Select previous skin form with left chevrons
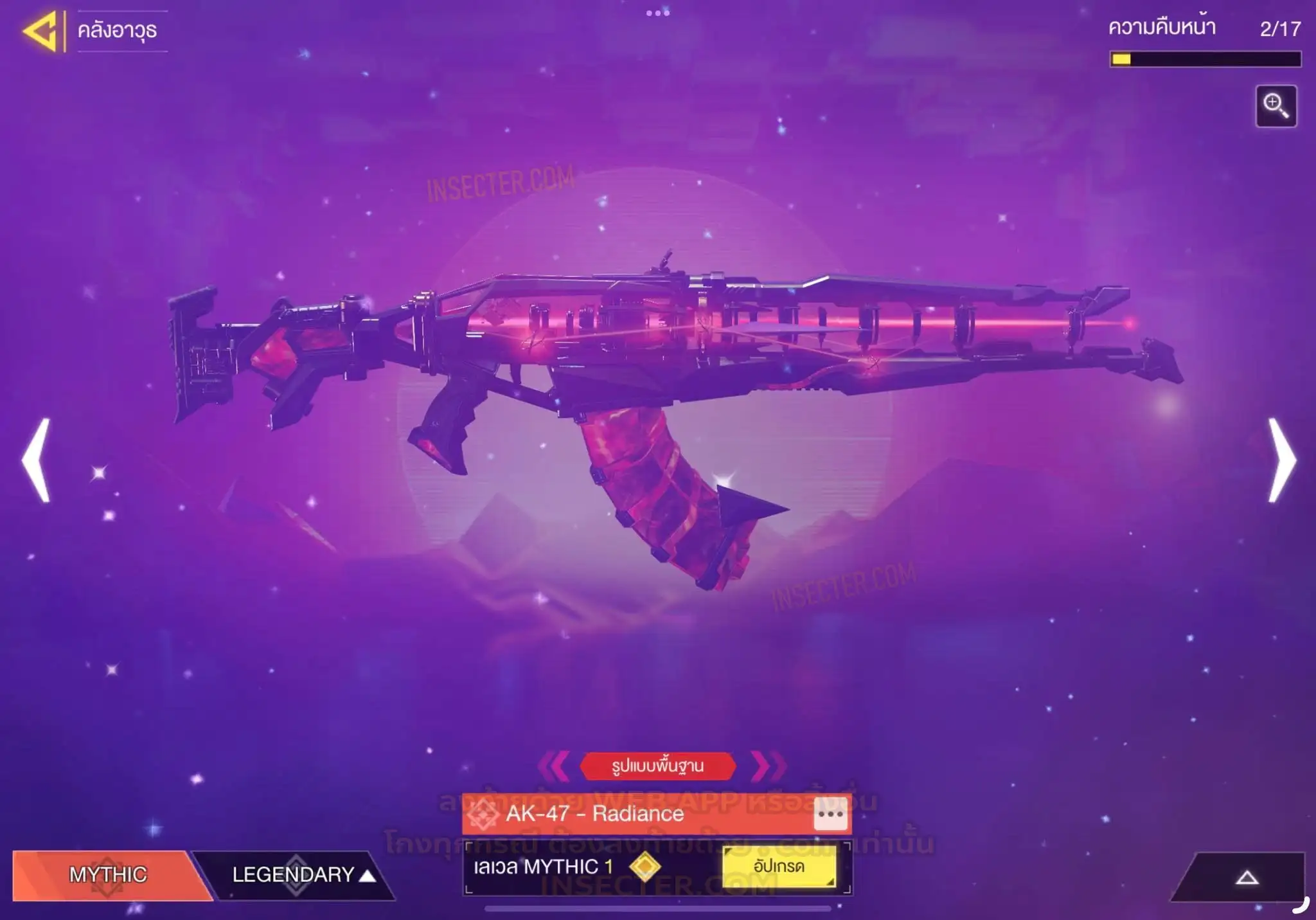Image resolution: width=1316 pixels, height=920 pixels. point(553,766)
